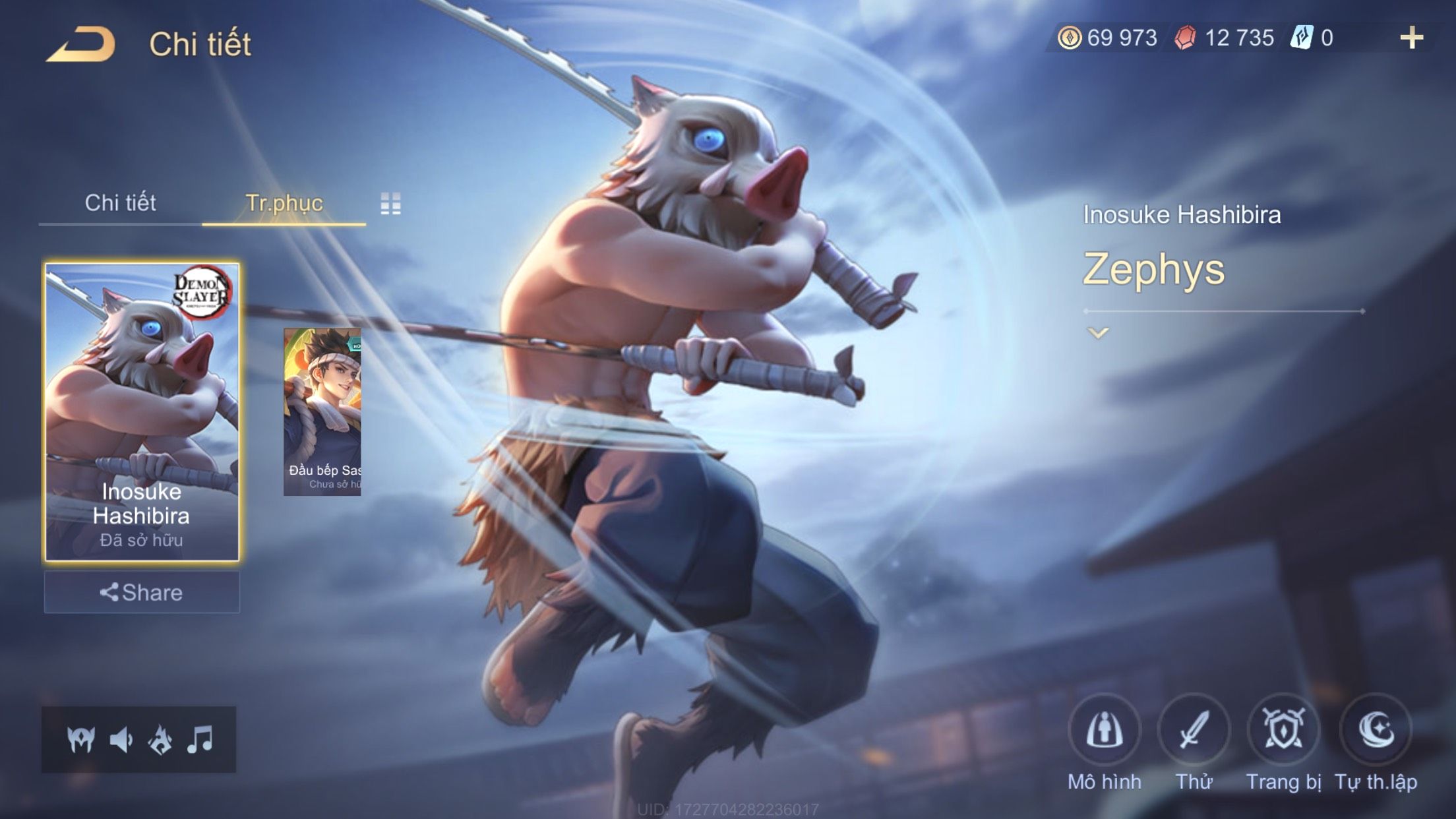Toggle the speaker voice icon
This screenshot has width=1456, height=819.
pyautogui.click(x=121, y=740)
